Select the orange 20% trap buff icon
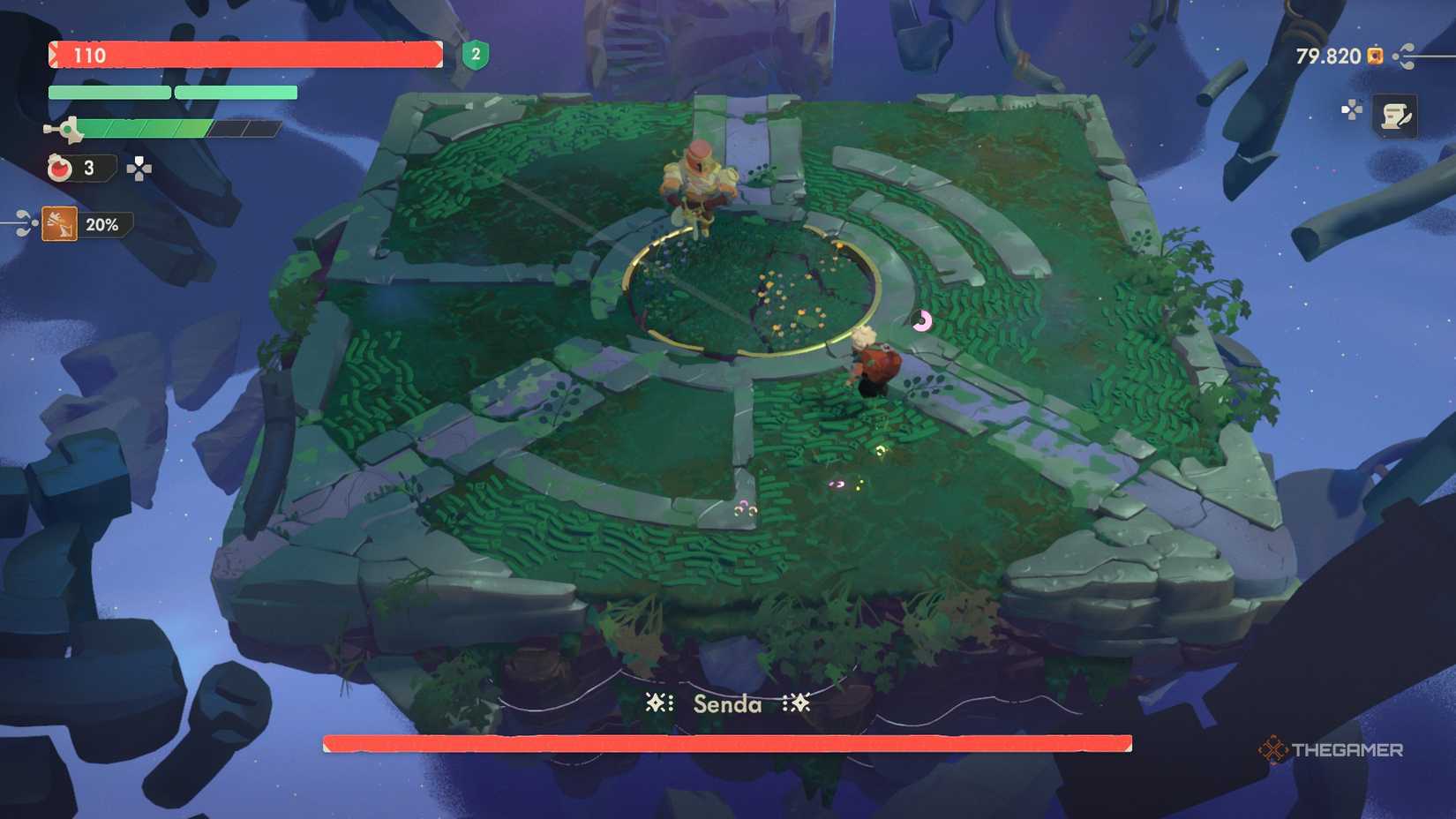Viewport: 1456px width, 819px height. [x=58, y=224]
